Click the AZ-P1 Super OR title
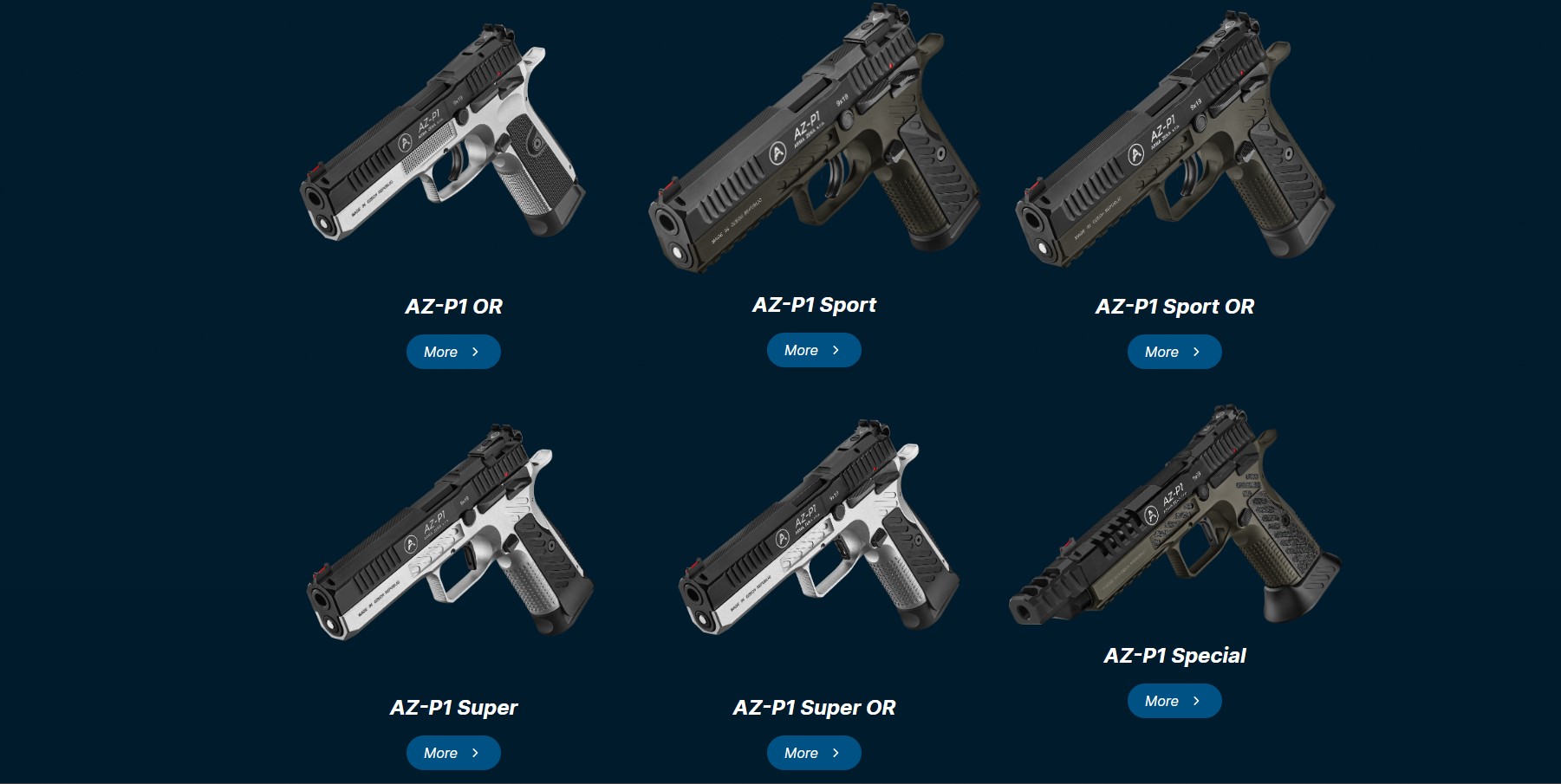 coord(814,708)
